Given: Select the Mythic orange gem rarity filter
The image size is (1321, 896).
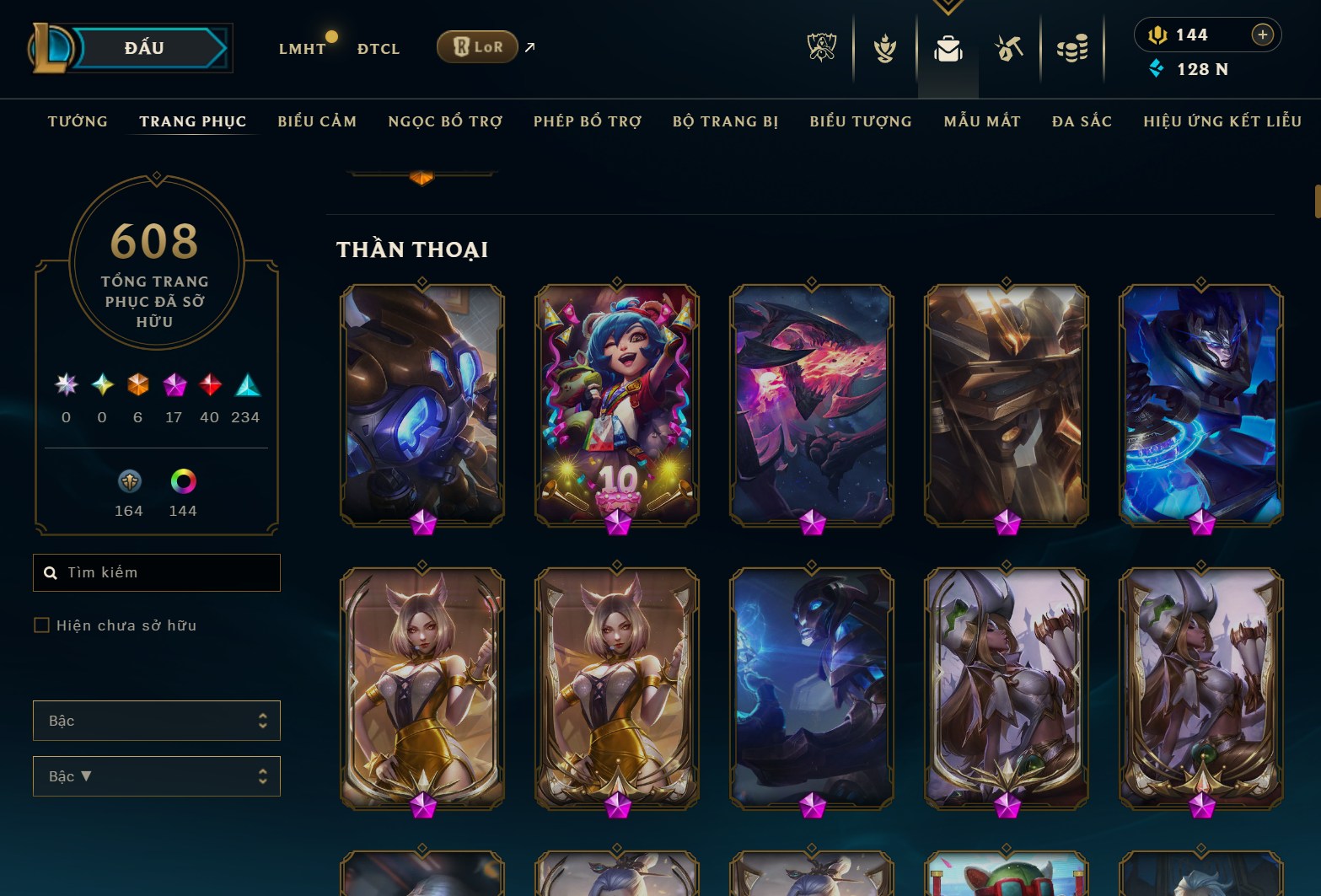Looking at the screenshot, I should point(137,386).
